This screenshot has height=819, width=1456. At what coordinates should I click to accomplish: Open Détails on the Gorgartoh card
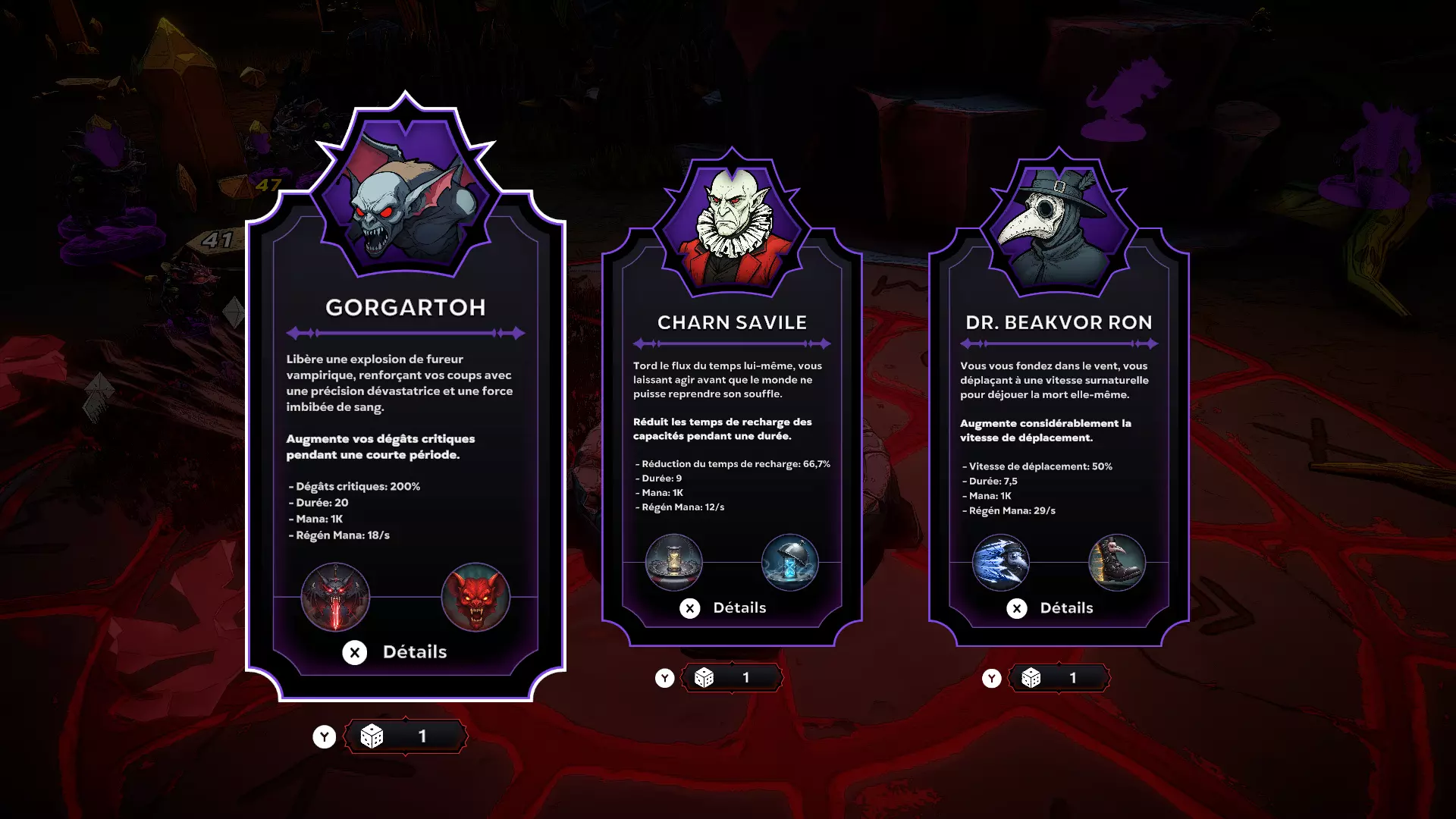click(x=396, y=652)
